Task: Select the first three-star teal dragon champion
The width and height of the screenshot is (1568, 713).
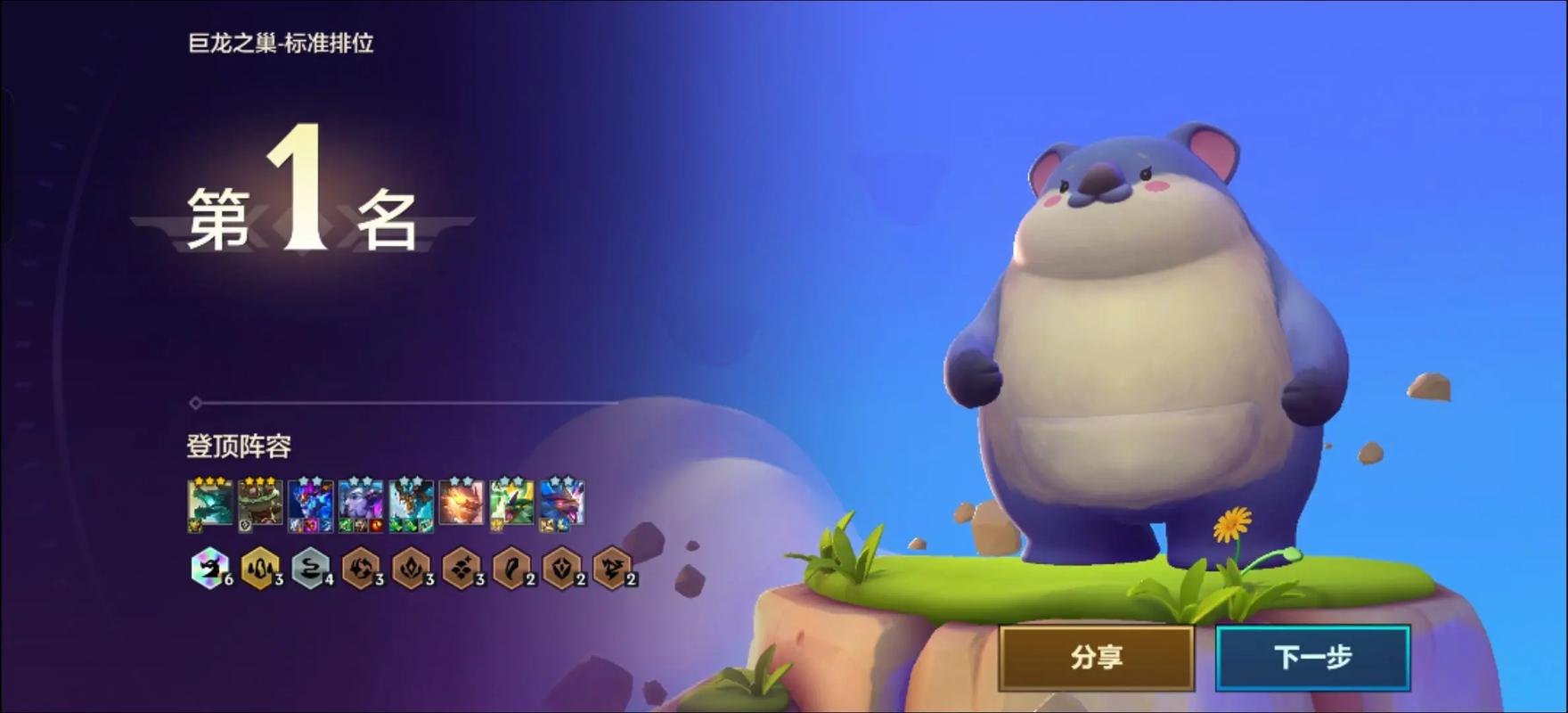Action: click(210, 504)
